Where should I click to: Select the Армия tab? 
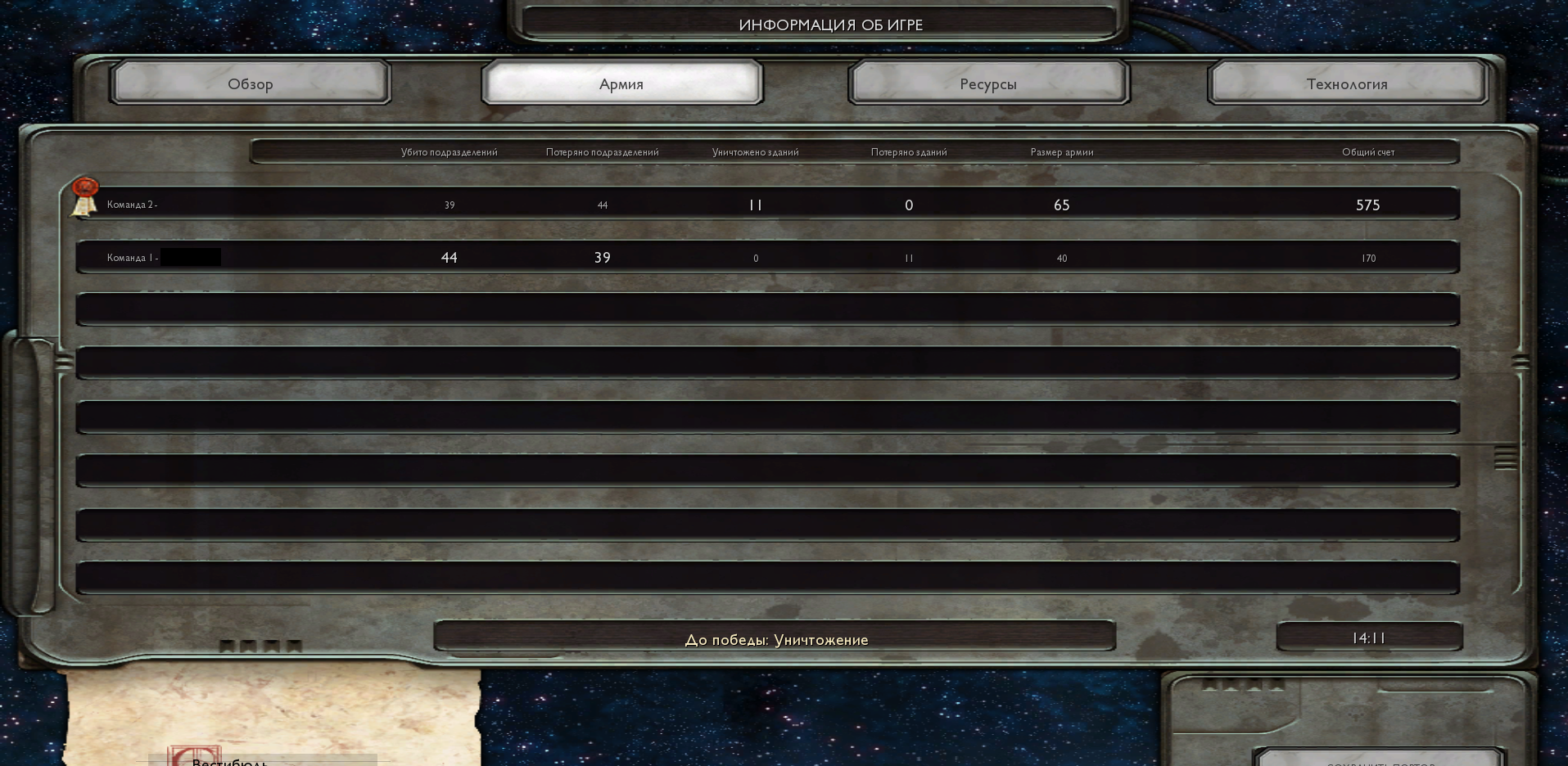(621, 83)
